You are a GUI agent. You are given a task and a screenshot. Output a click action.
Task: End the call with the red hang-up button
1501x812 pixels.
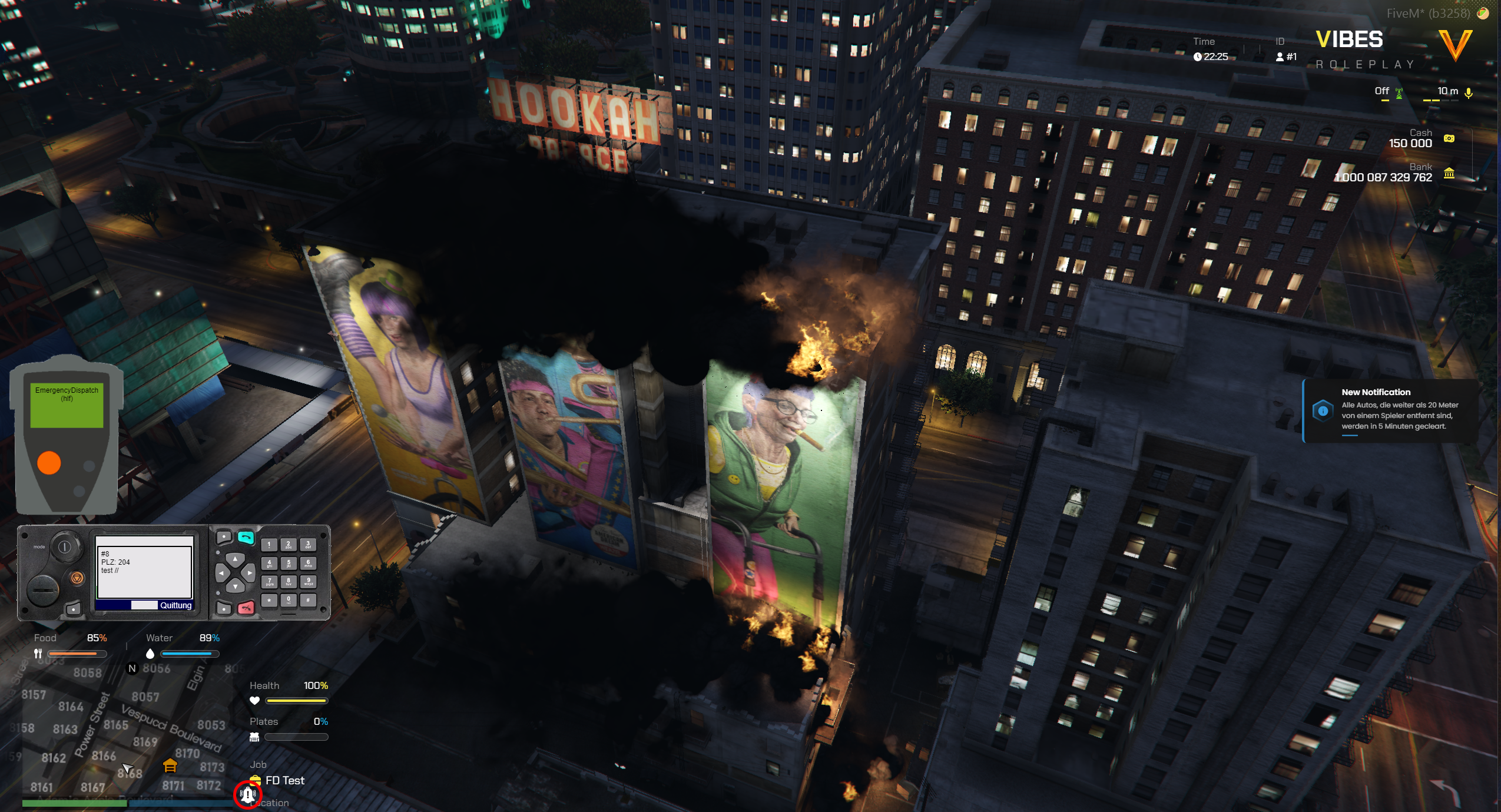(x=246, y=608)
